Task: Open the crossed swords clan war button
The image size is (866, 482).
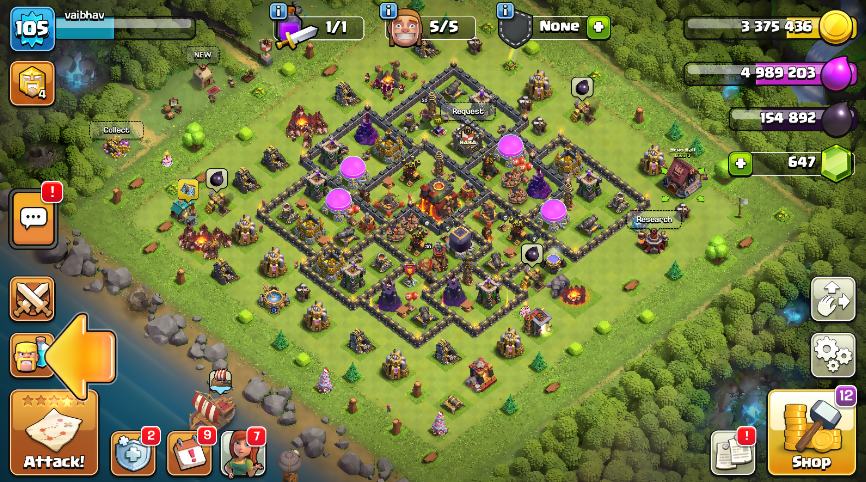Action: point(32,299)
